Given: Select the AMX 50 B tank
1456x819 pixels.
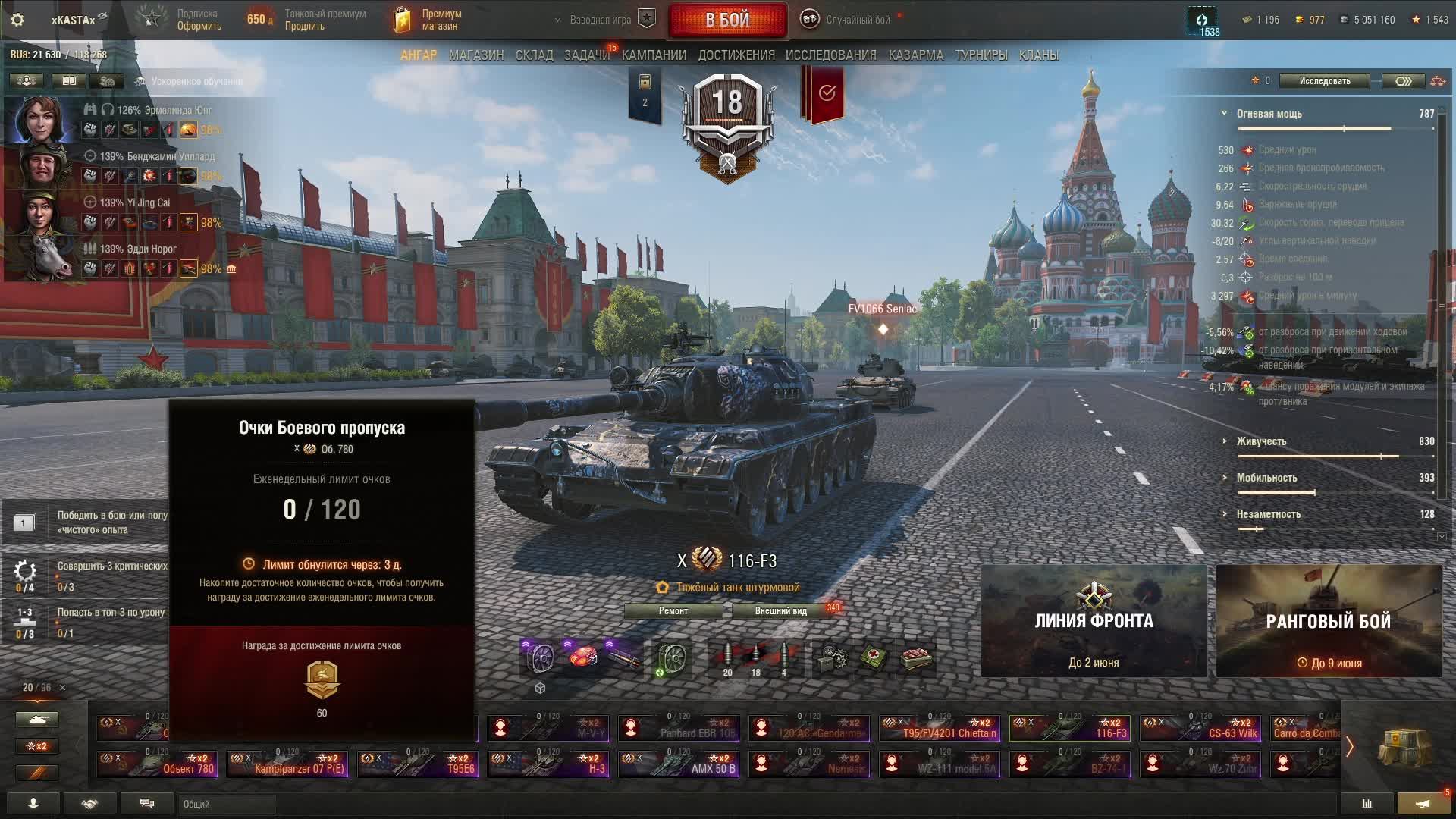Looking at the screenshot, I should 679,763.
